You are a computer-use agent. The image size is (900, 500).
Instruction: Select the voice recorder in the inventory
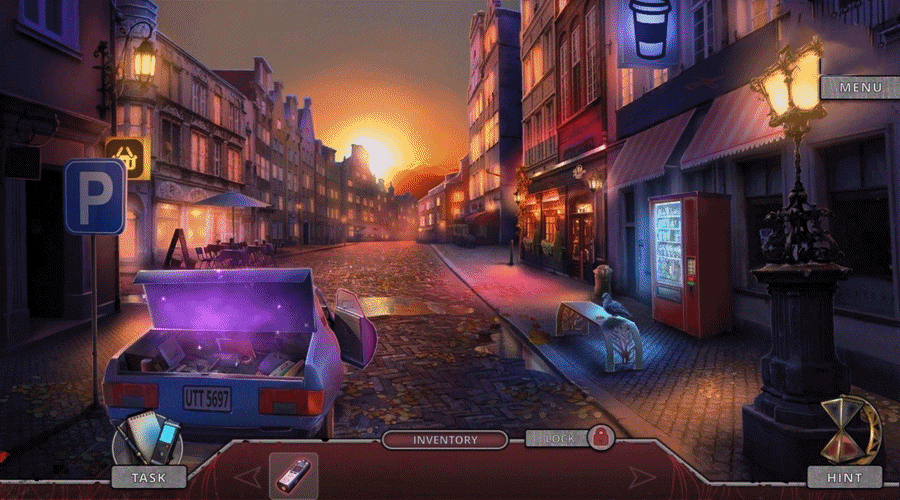pyautogui.click(x=293, y=476)
